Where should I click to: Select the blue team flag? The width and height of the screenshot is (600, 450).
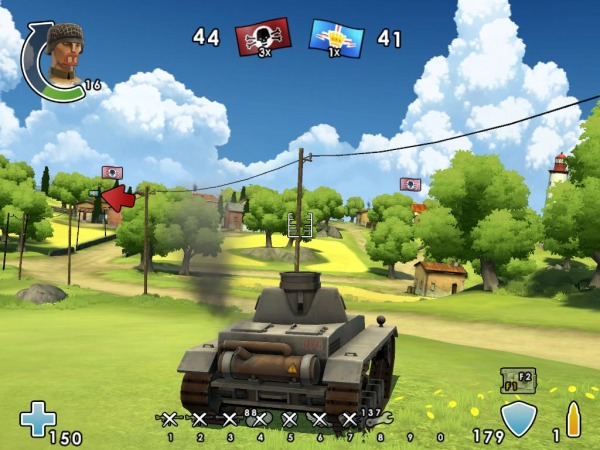click(336, 37)
